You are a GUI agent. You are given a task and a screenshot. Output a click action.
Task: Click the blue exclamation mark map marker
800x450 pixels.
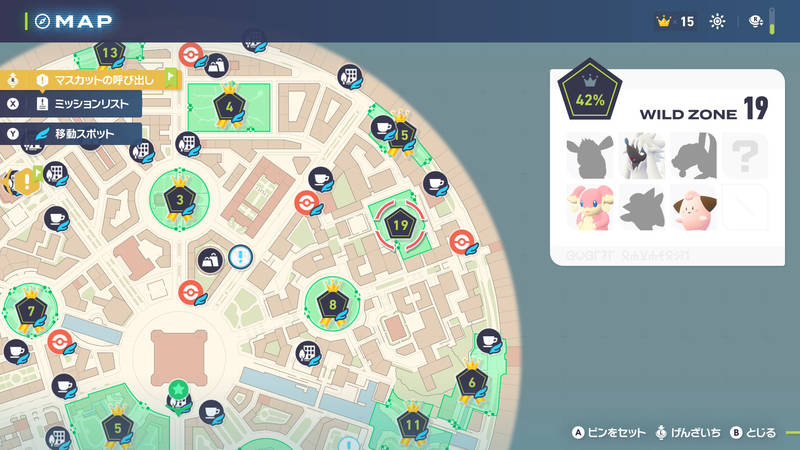240,257
